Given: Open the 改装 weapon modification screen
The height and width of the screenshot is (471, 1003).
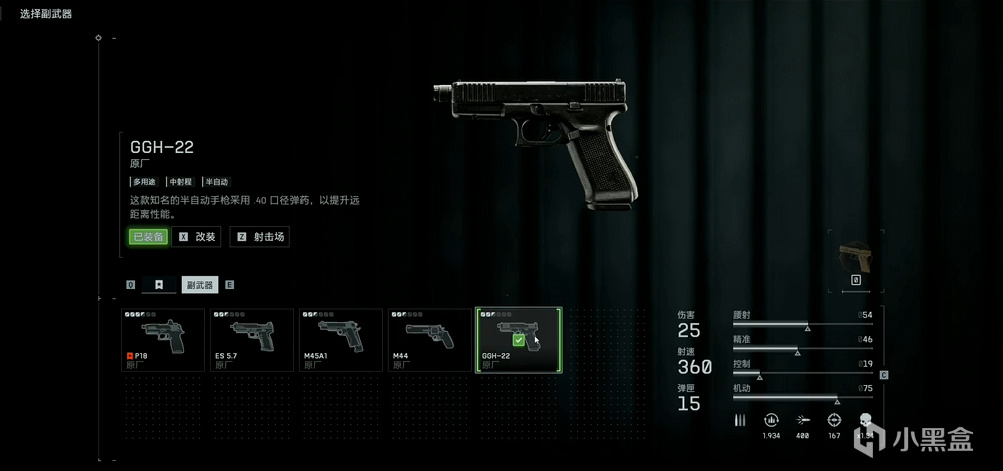Looking at the screenshot, I should click(x=197, y=237).
